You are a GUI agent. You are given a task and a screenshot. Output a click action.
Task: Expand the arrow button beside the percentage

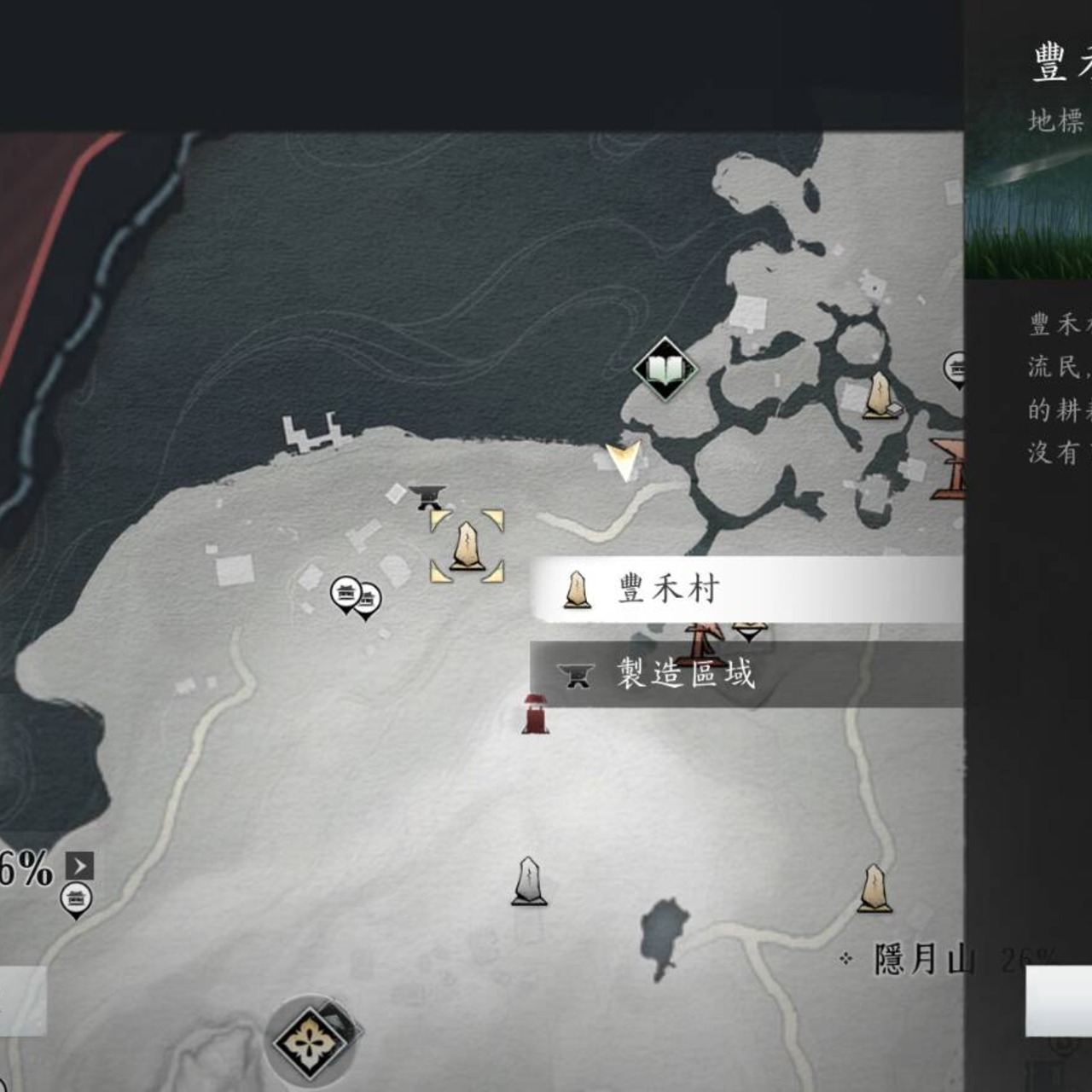coord(80,867)
